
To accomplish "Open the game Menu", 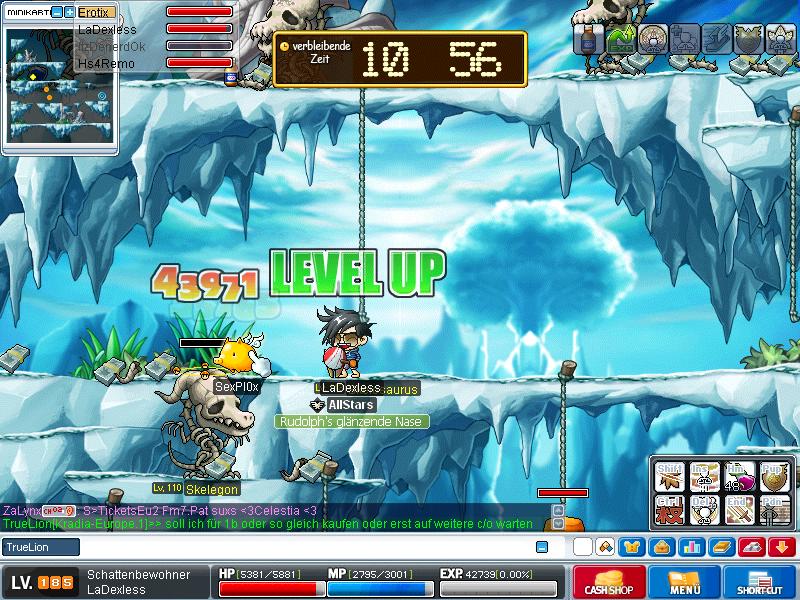I will (685, 582).
